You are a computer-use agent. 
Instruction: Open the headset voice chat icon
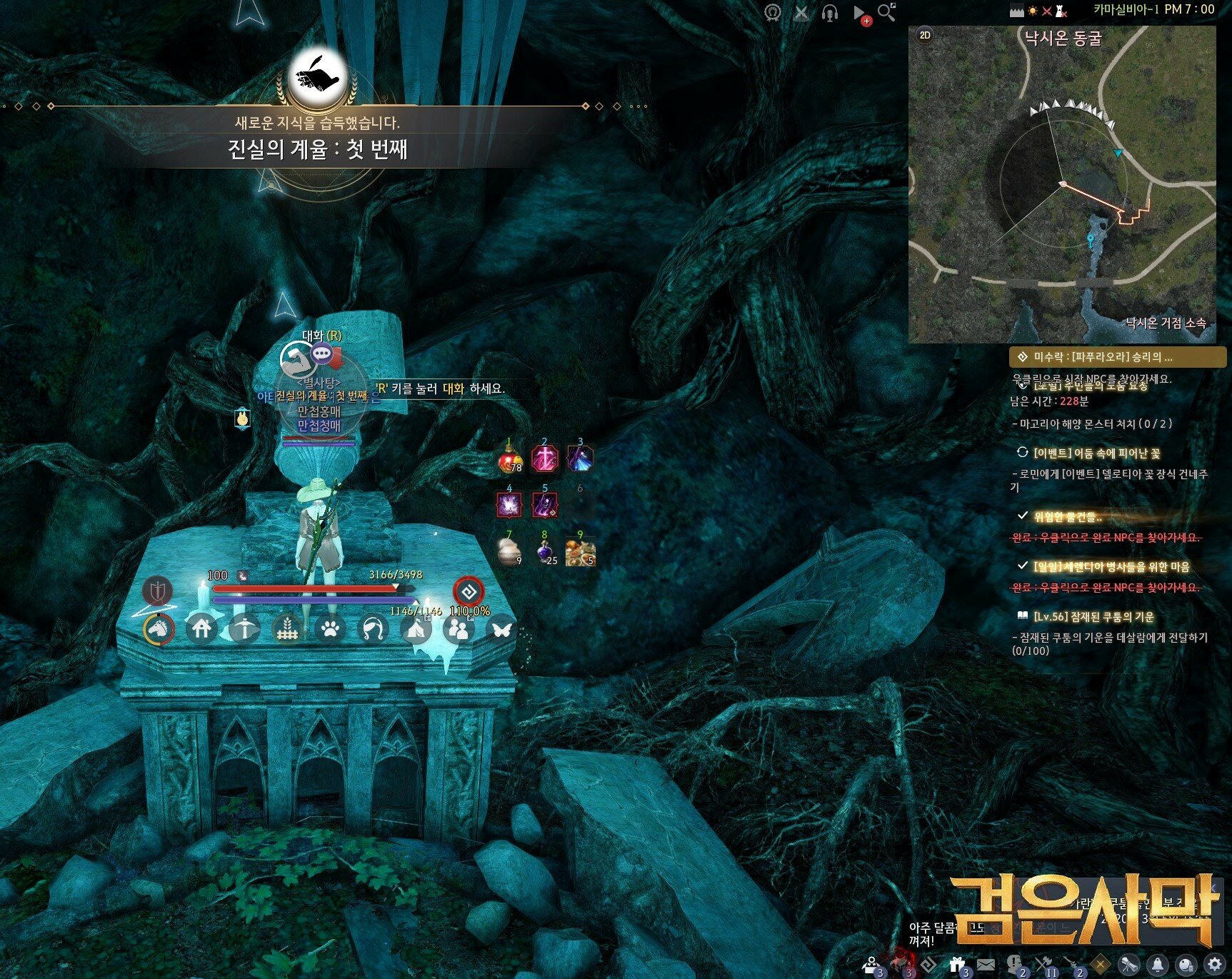pyautogui.click(x=829, y=13)
